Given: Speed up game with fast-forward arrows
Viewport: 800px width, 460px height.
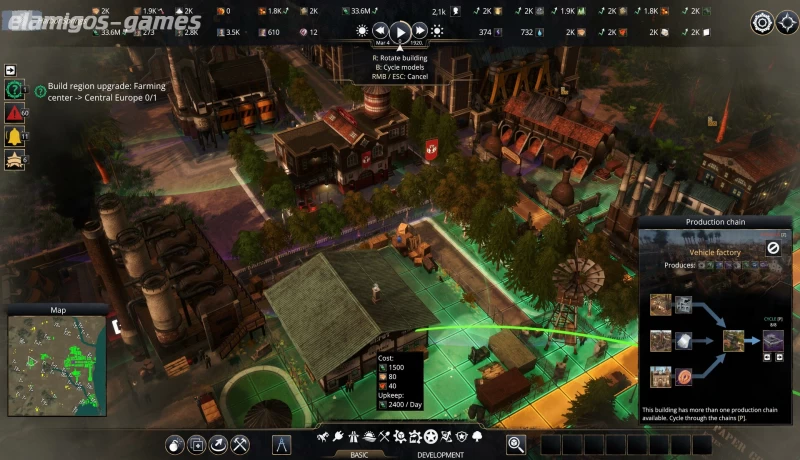Looking at the screenshot, I should click(421, 31).
